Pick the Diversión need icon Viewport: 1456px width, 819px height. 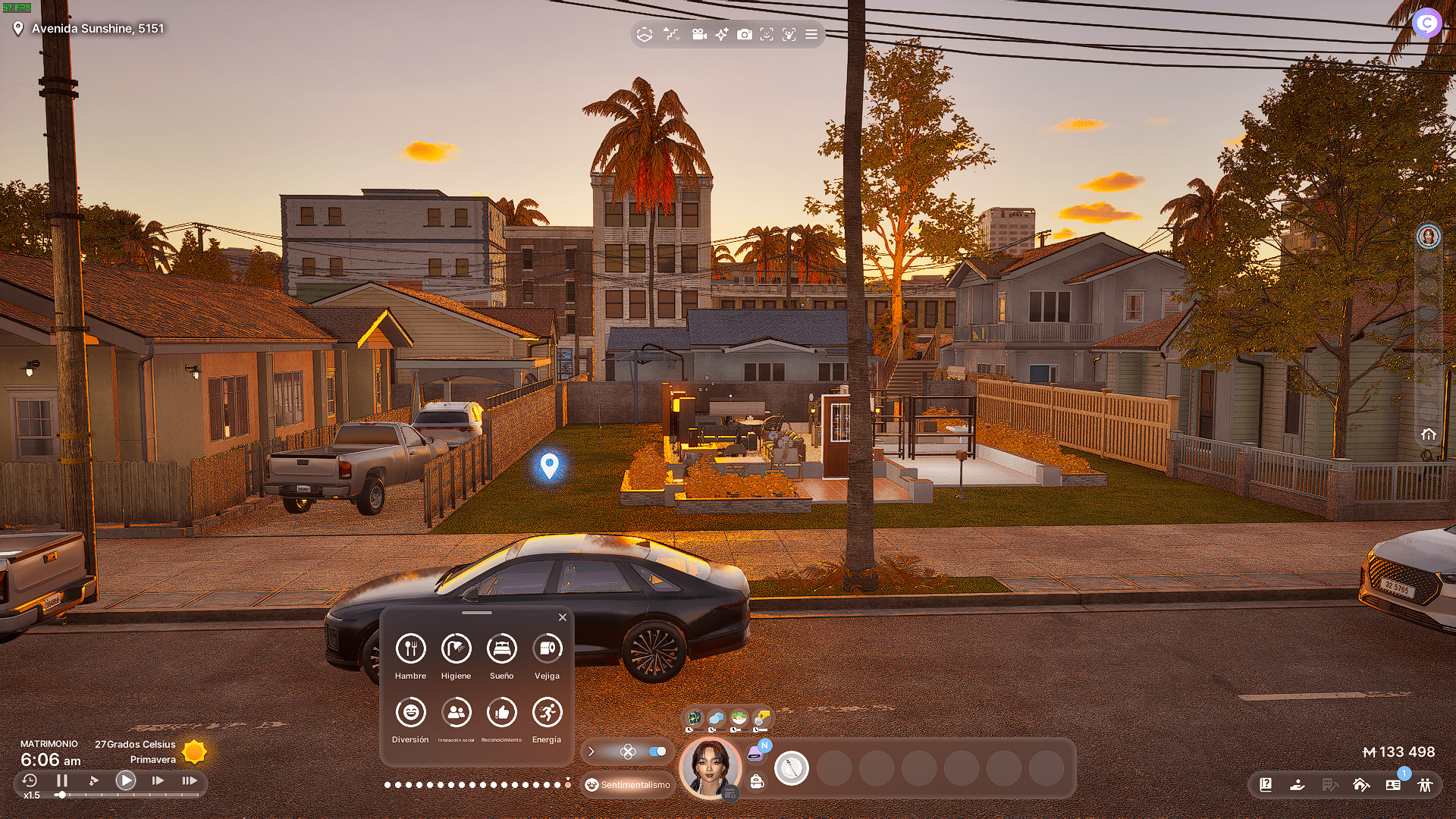[x=410, y=713]
